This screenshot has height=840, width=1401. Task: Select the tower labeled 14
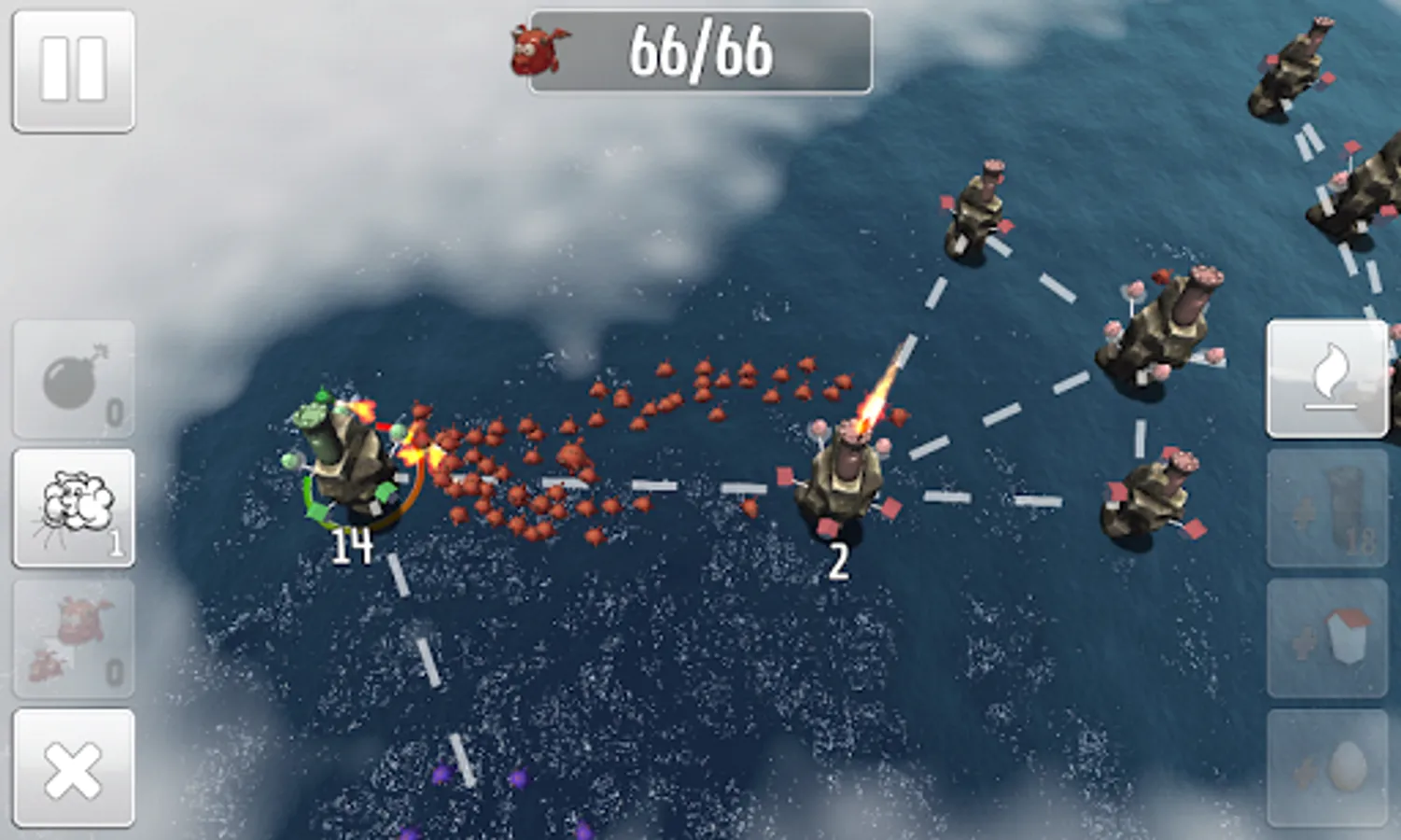tap(350, 467)
